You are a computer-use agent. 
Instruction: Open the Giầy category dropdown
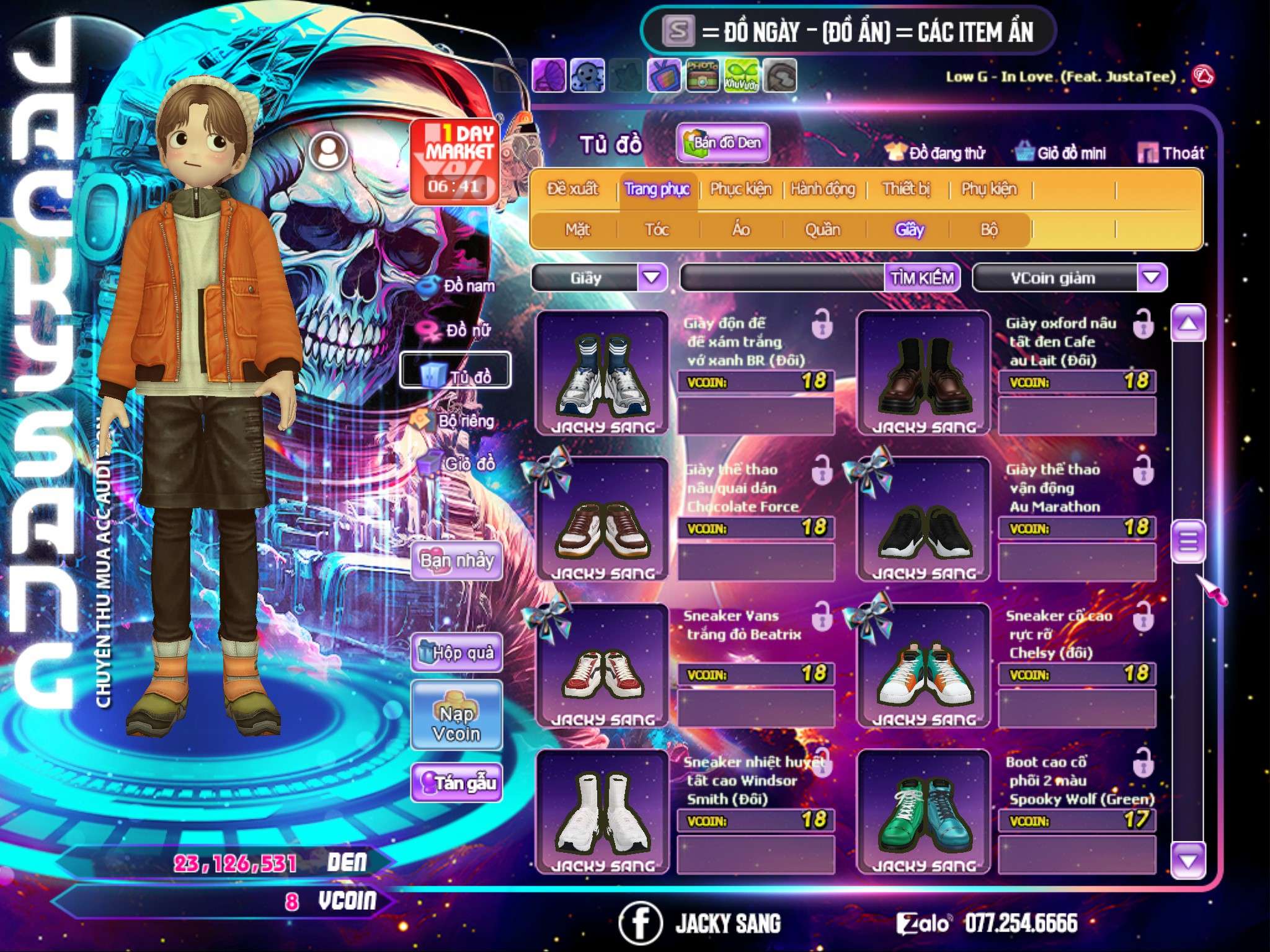click(x=652, y=278)
